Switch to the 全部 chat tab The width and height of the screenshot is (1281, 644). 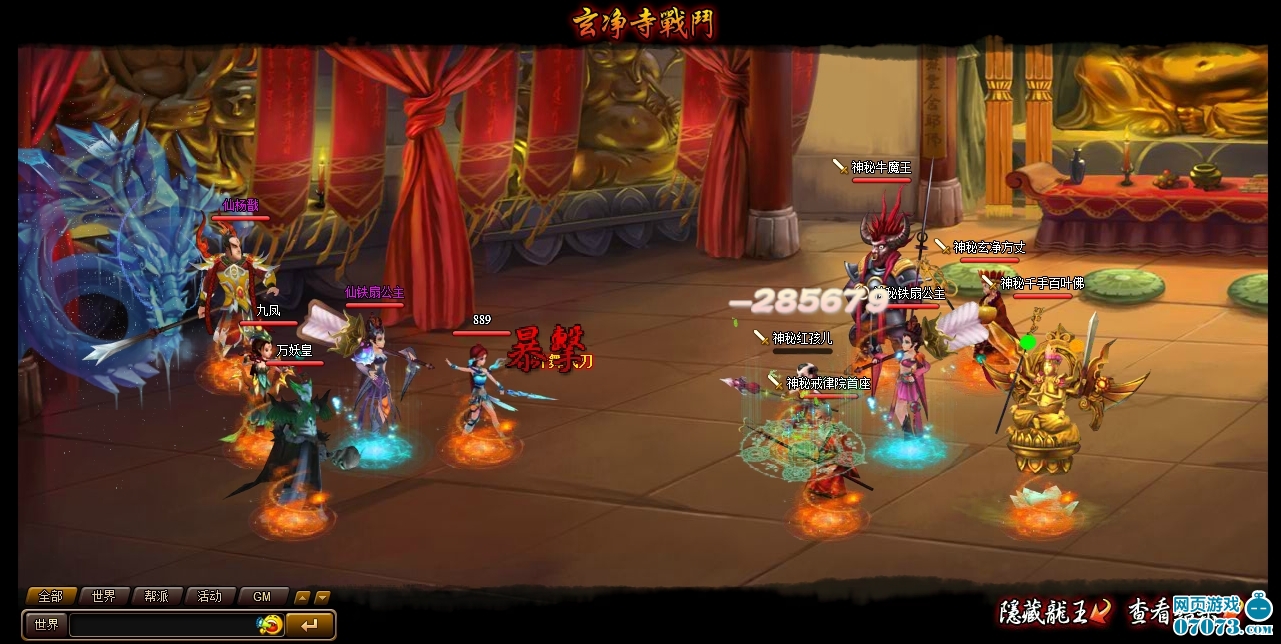(50, 596)
